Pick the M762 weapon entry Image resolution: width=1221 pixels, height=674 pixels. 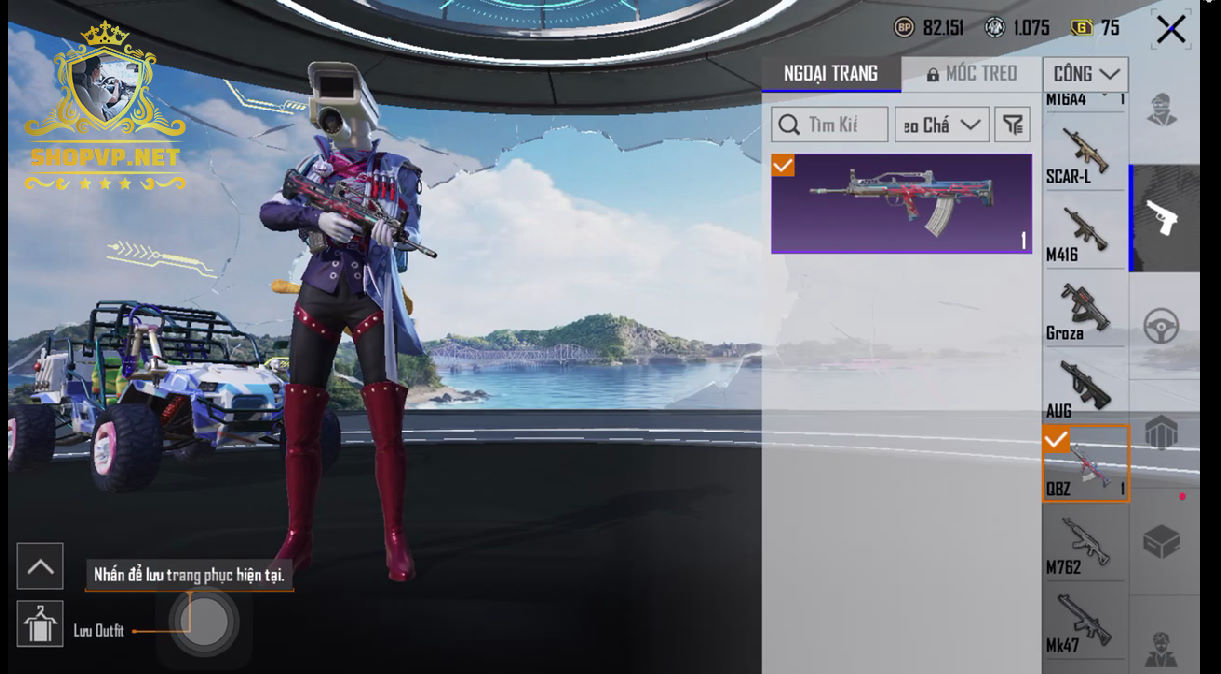coord(1084,545)
